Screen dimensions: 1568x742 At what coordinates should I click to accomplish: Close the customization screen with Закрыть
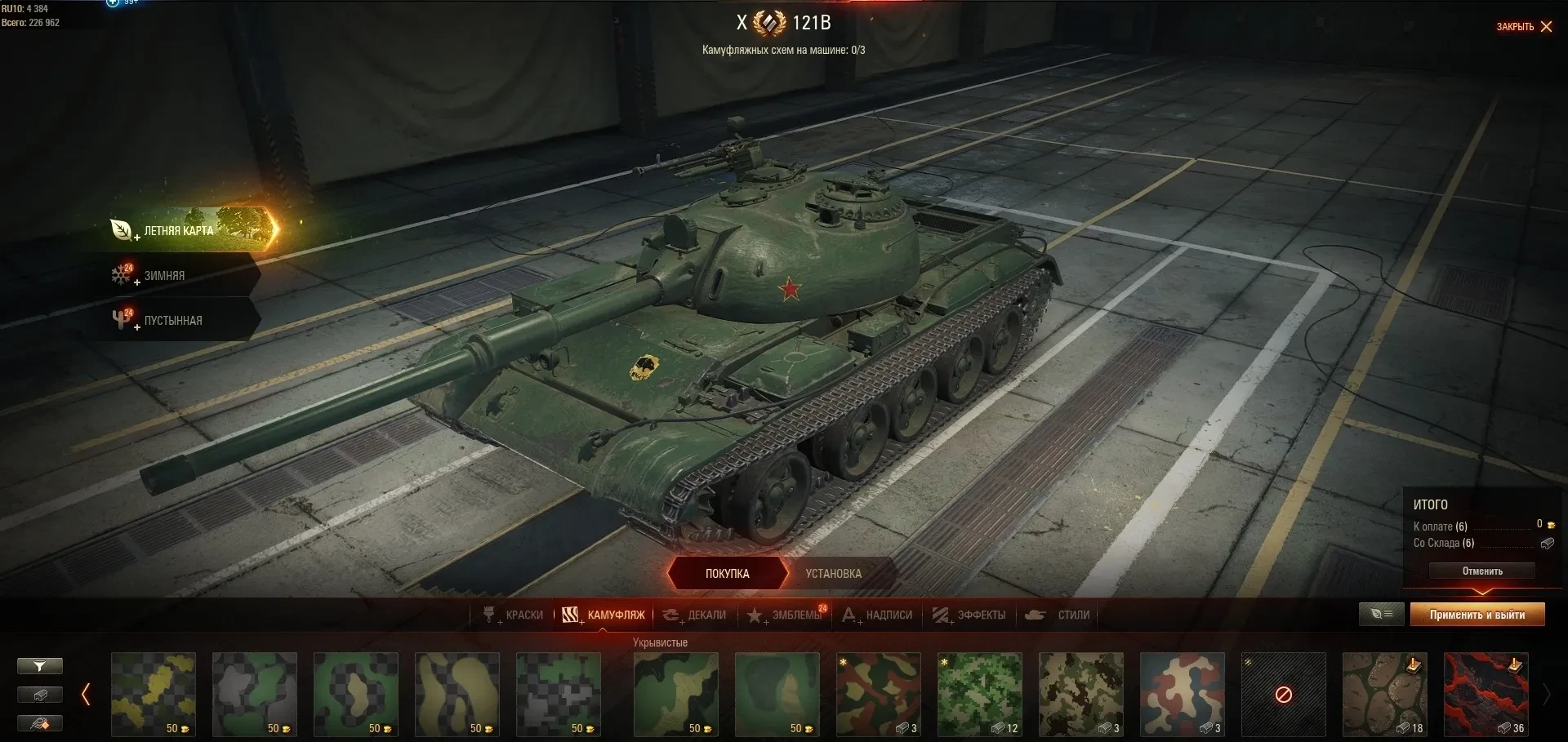[1524, 27]
